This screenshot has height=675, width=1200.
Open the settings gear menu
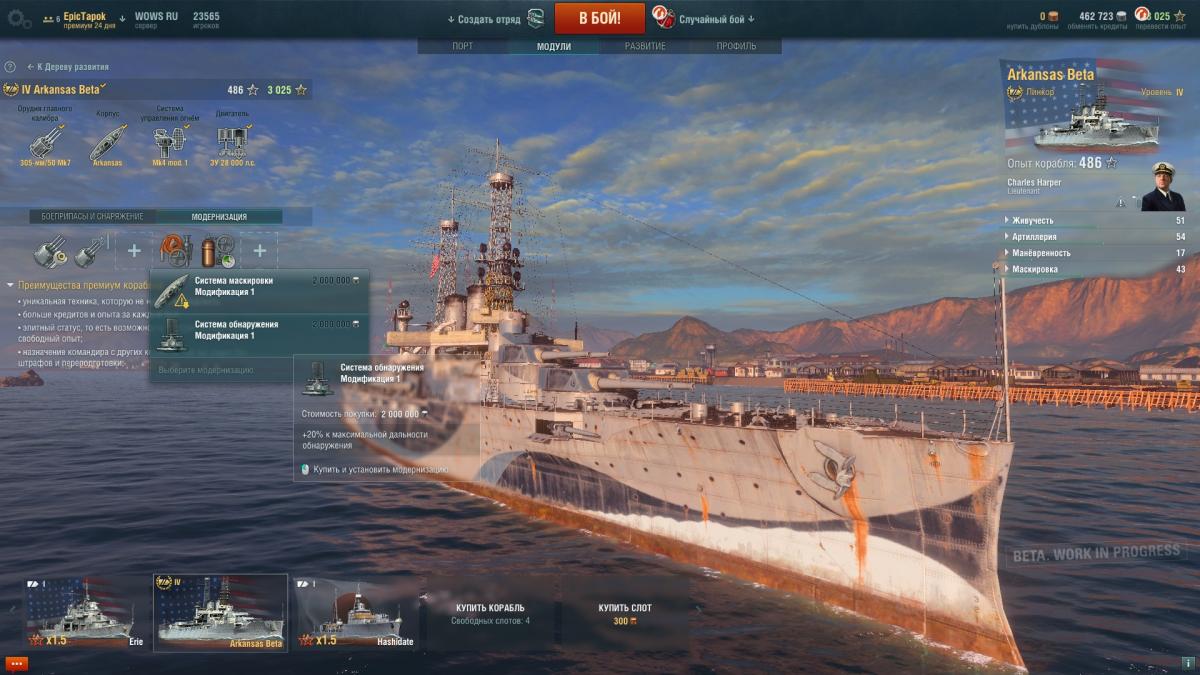click(x=19, y=18)
